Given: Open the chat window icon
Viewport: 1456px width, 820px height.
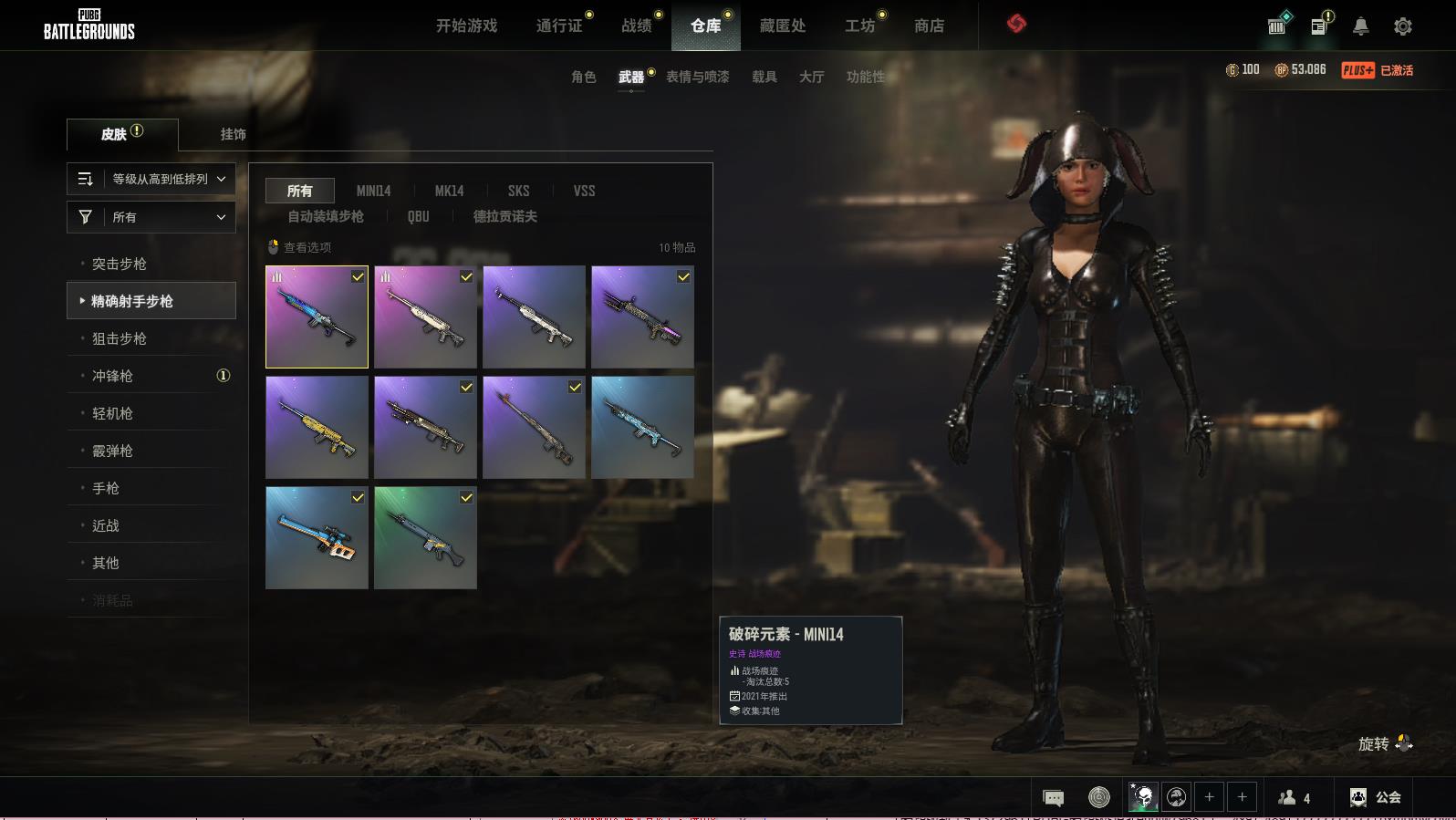Looking at the screenshot, I should click(1053, 798).
